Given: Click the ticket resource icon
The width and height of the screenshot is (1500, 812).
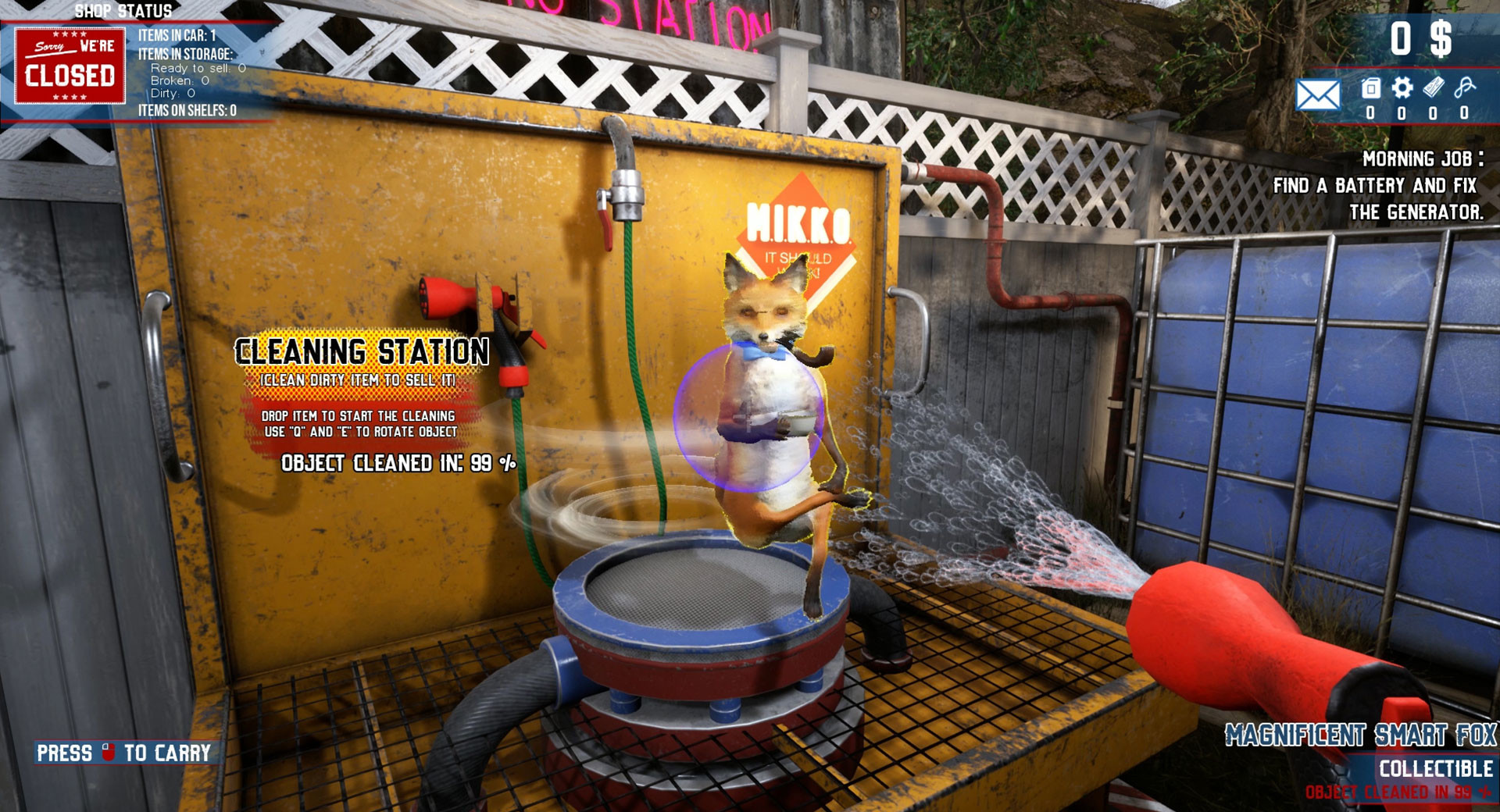Looking at the screenshot, I should coord(1434,87).
